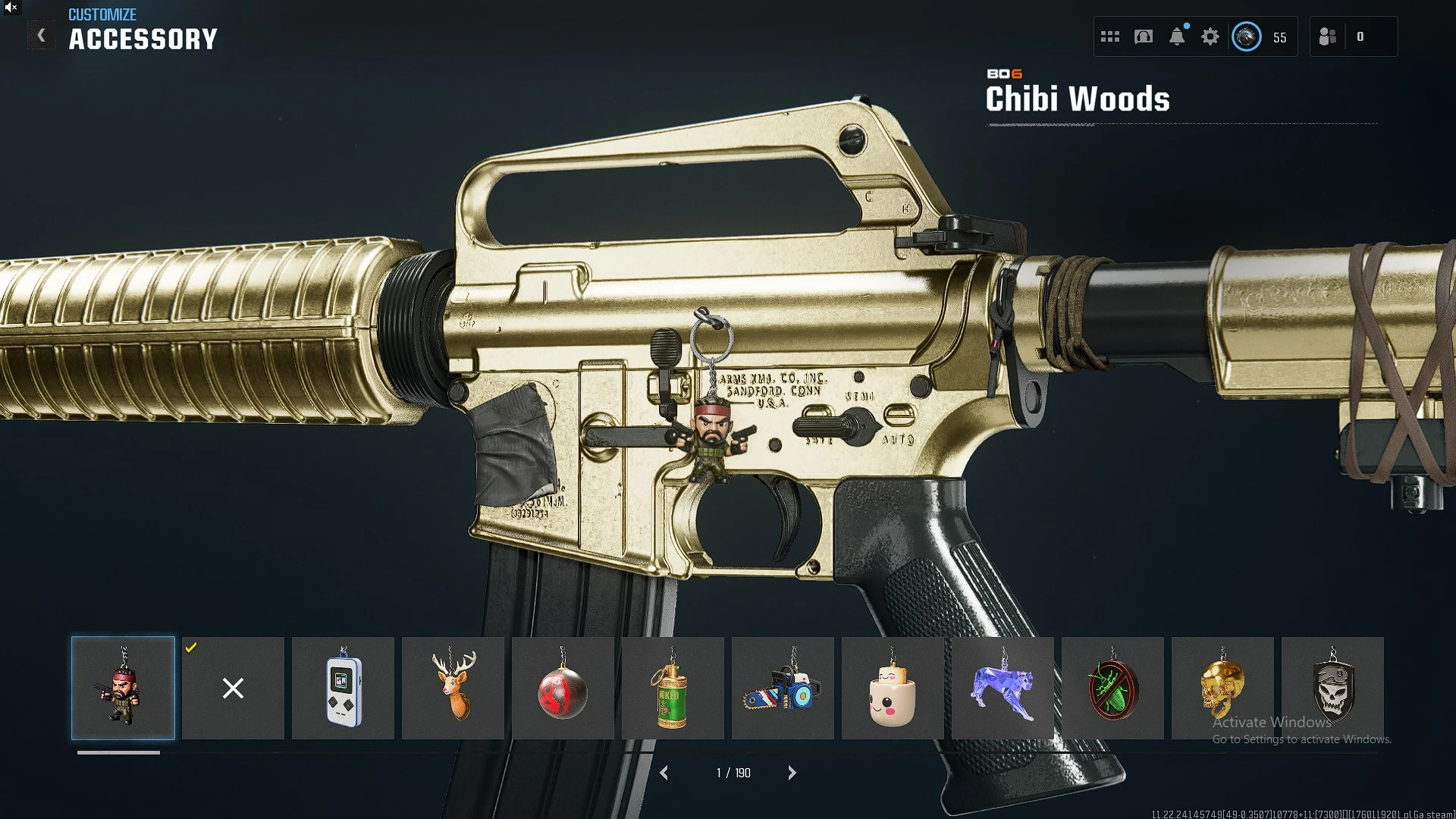Equip the golden skull charm

click(1222, 688)
